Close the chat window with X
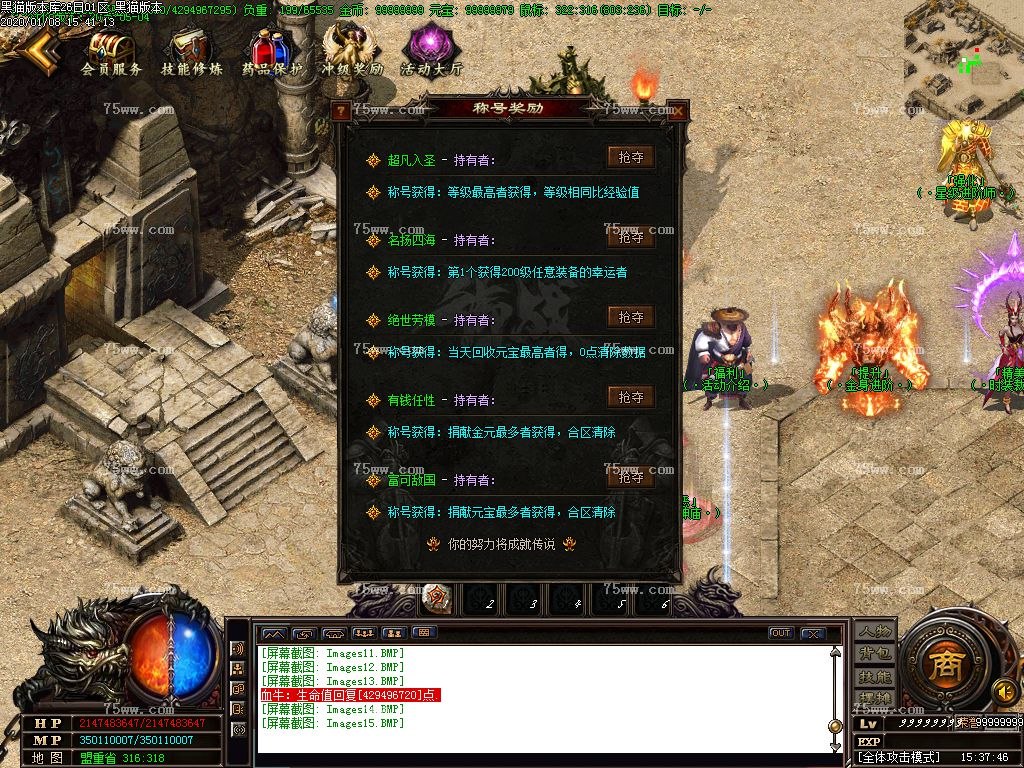Screen dimensions: 1024x768 click(x=813, y=633)
